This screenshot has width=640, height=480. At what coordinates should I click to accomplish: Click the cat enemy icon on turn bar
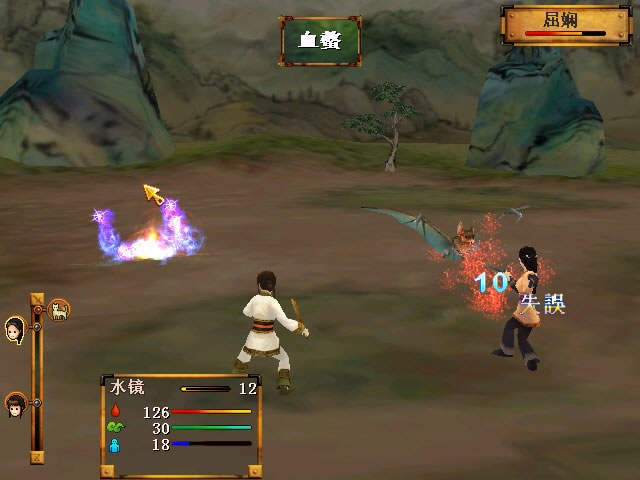click(59, 310)
